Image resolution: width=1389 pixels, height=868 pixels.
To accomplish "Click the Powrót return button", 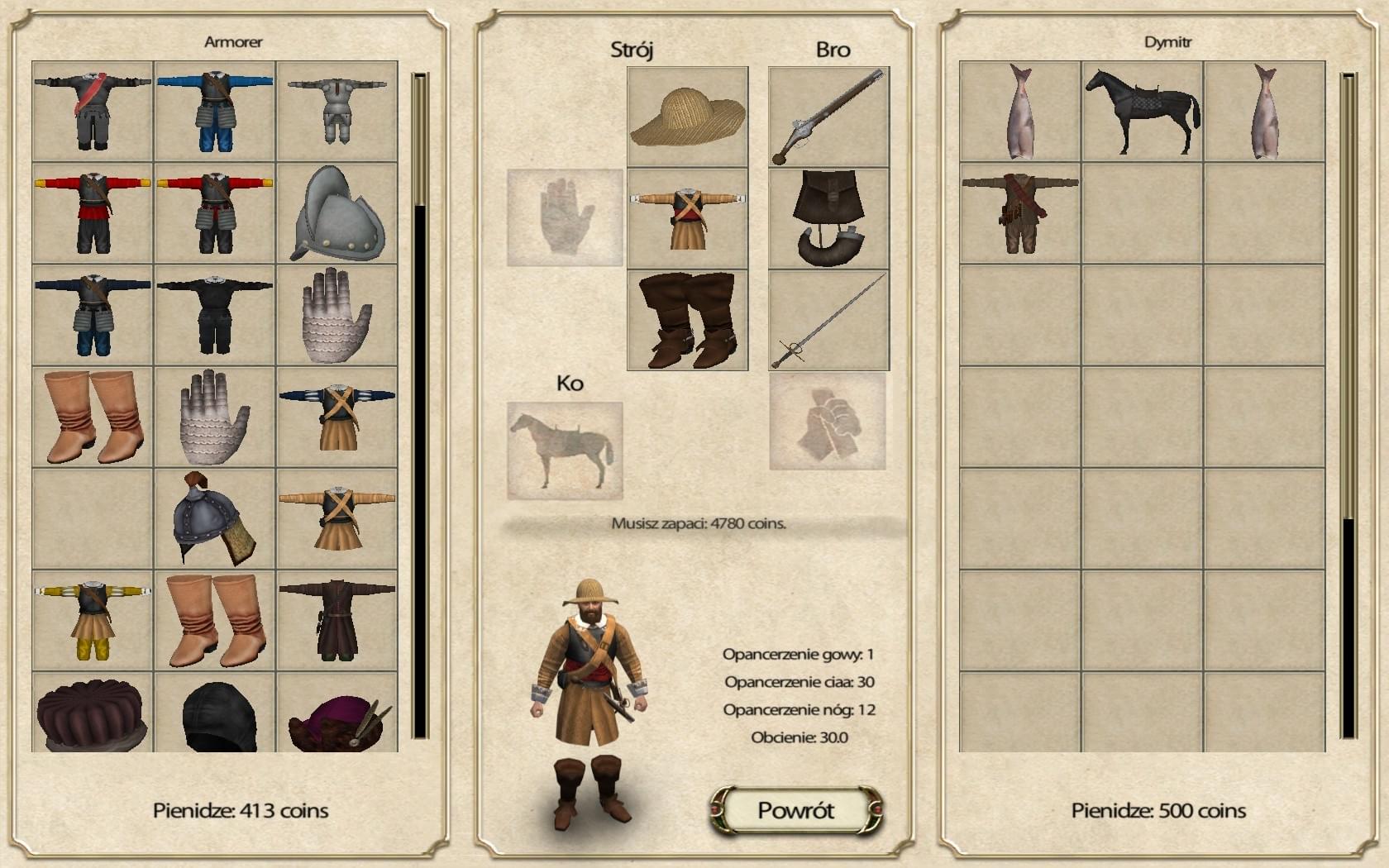I will [x=796, y=810].
